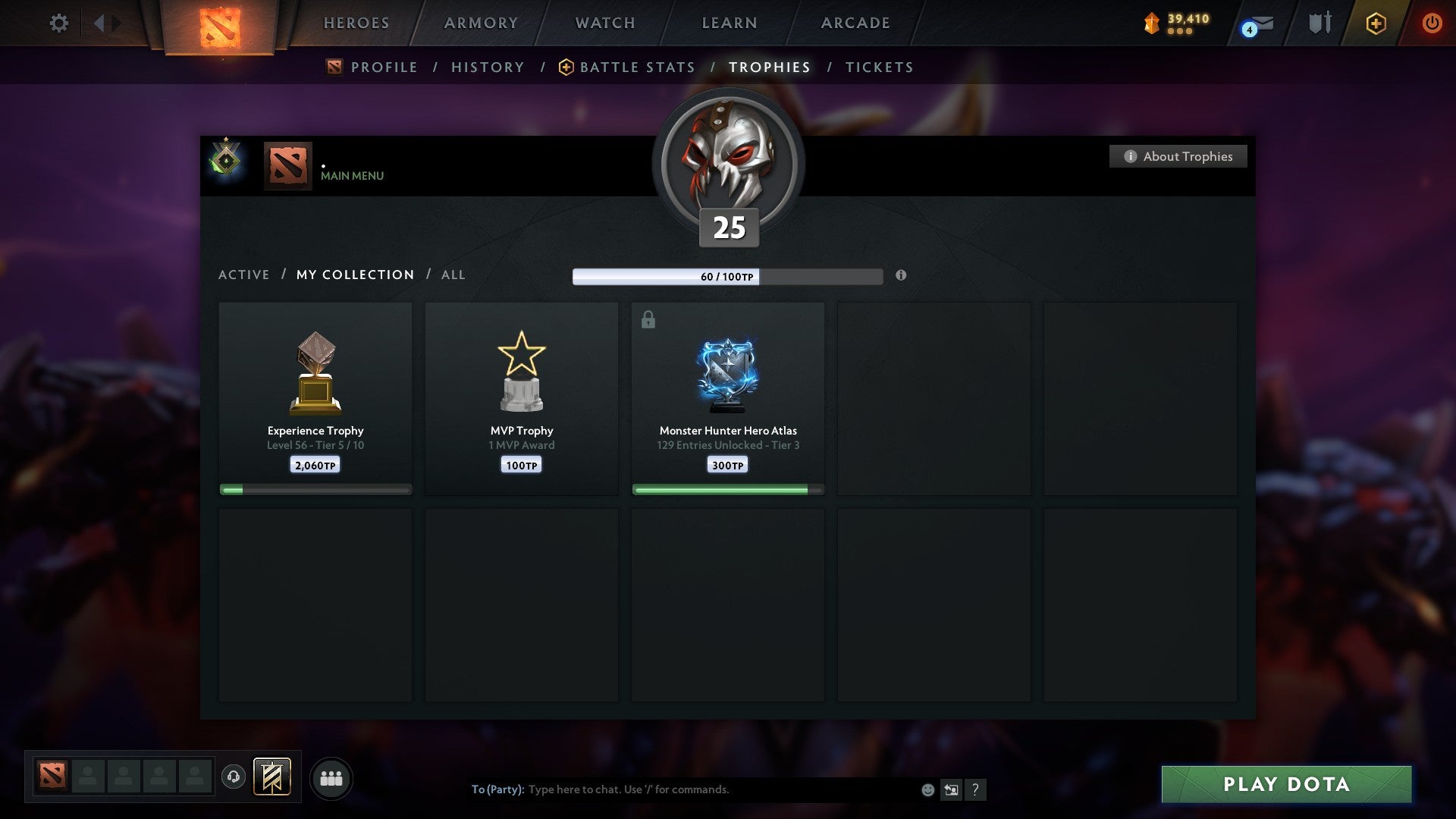Image resolution: width=1456 pixels, height=819 pixels.
Task: Open the Armory via the shield and sword icon
Action: pyautogui.click(x=1319, y=23)
